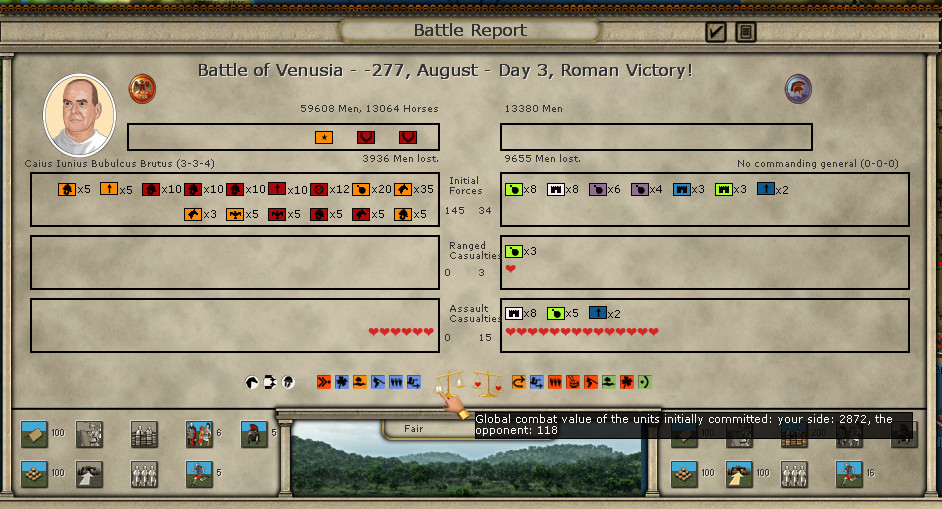Select Caius Iunius Bubulcus Brutus portrait
Screen dimensions: 942x509
coord(79,115)
